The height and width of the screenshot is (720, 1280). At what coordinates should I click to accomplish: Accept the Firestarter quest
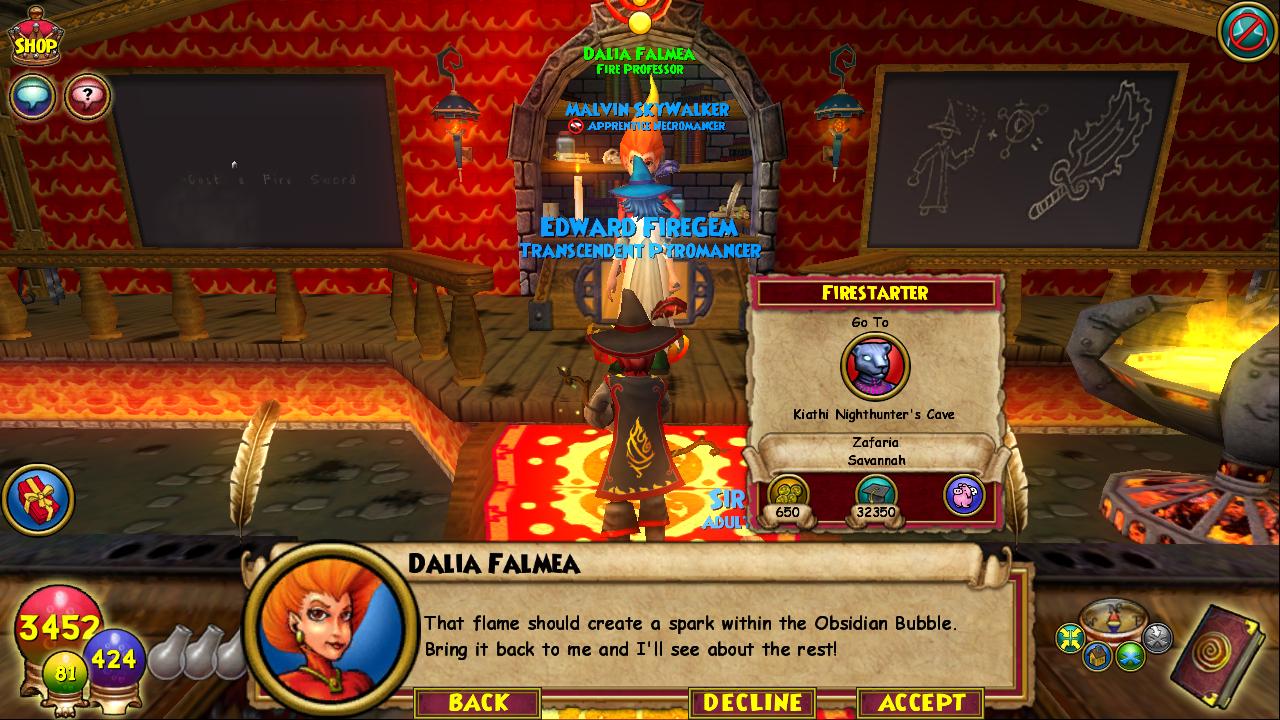click(x=920, y=702)
